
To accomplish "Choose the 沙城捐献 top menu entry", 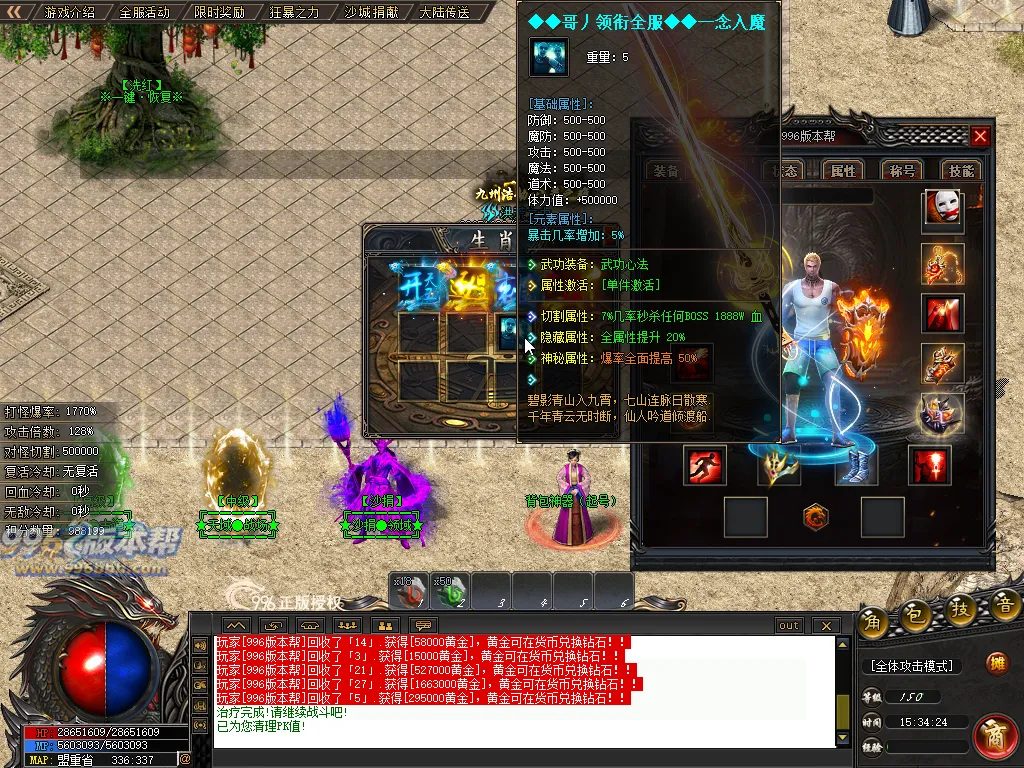I will click(369, 13).
